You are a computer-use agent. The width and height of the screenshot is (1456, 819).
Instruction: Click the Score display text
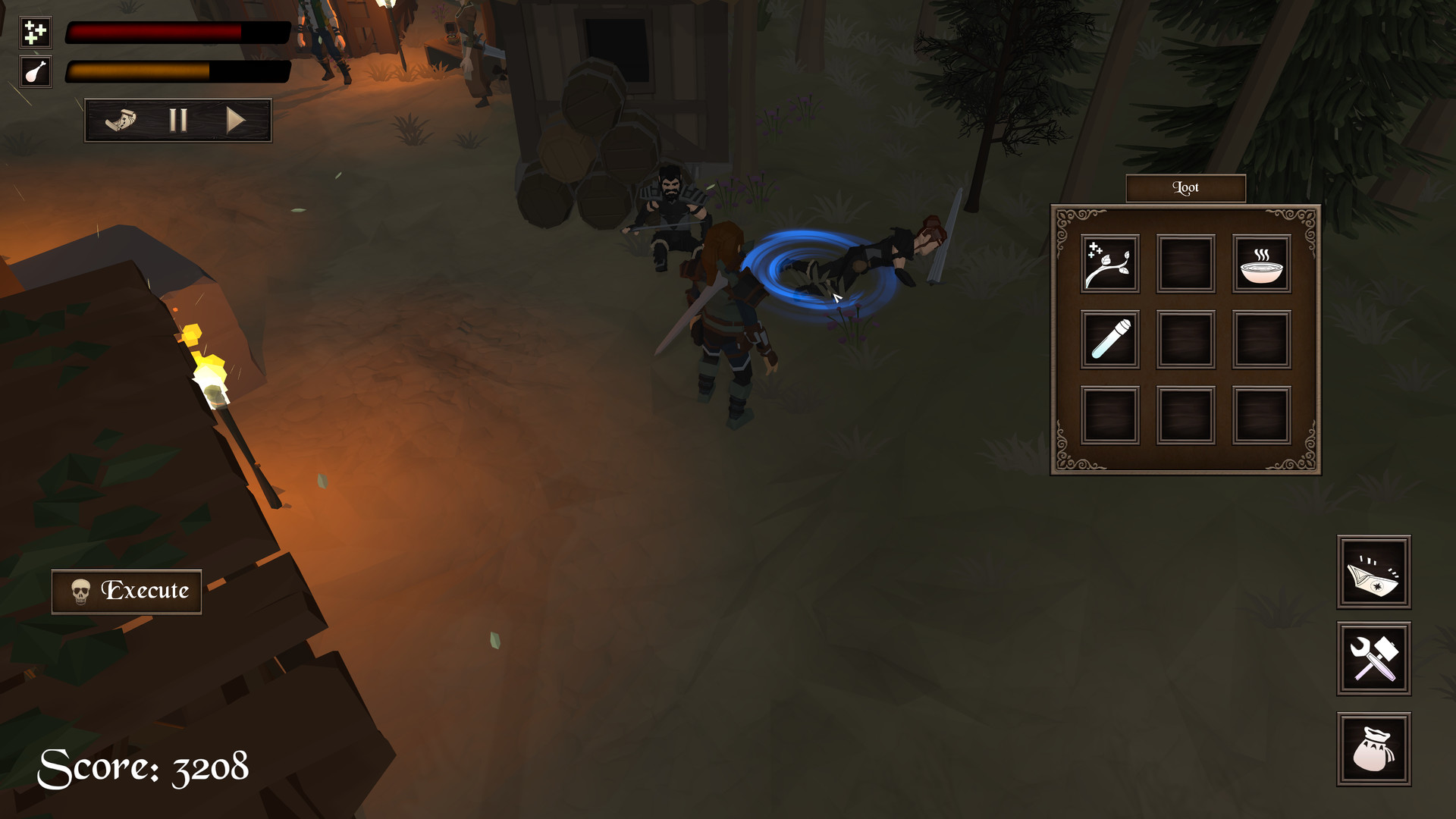point(144,768)
